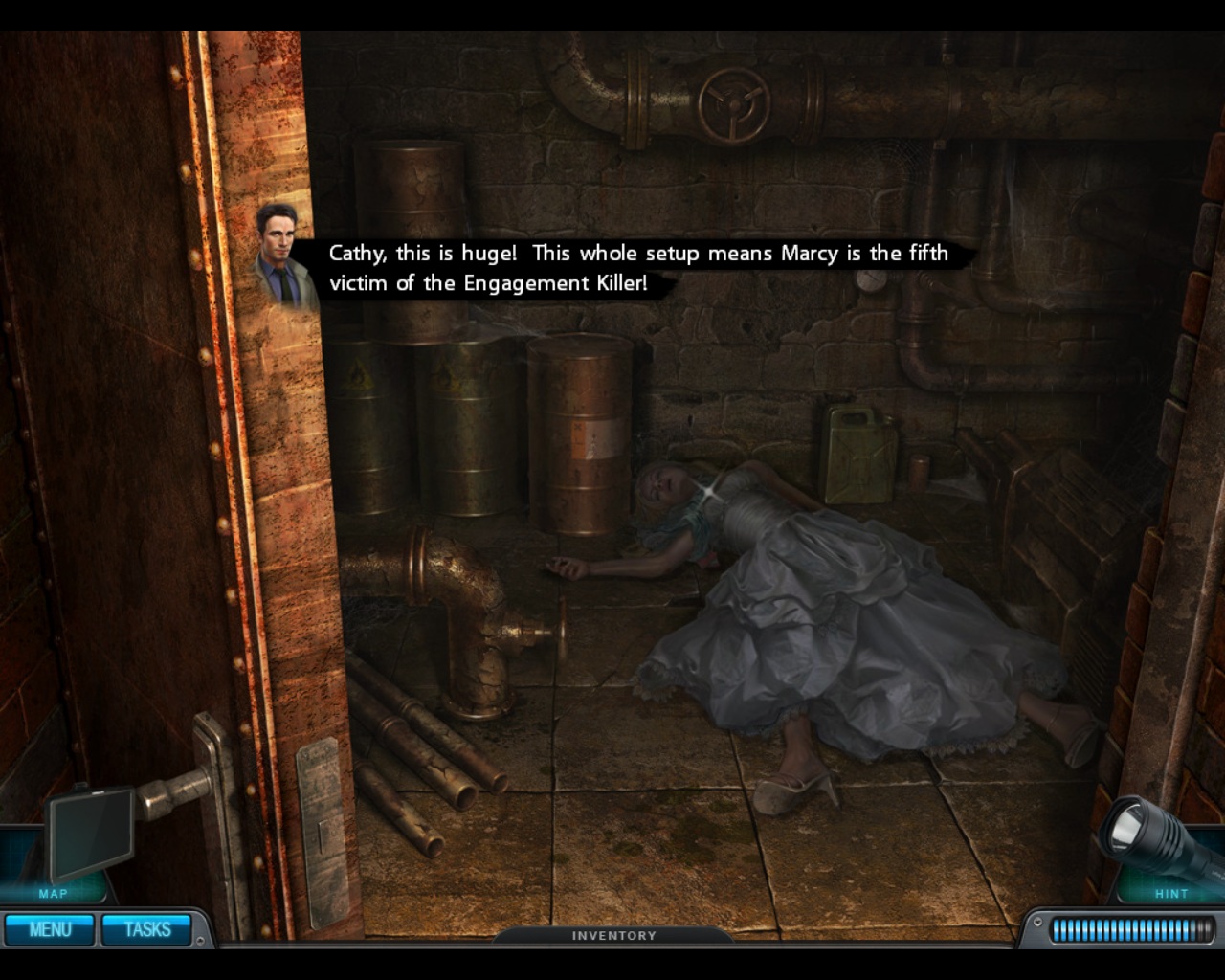Open the MENU button
The image size is (1225, 980).
pos(50,929)
